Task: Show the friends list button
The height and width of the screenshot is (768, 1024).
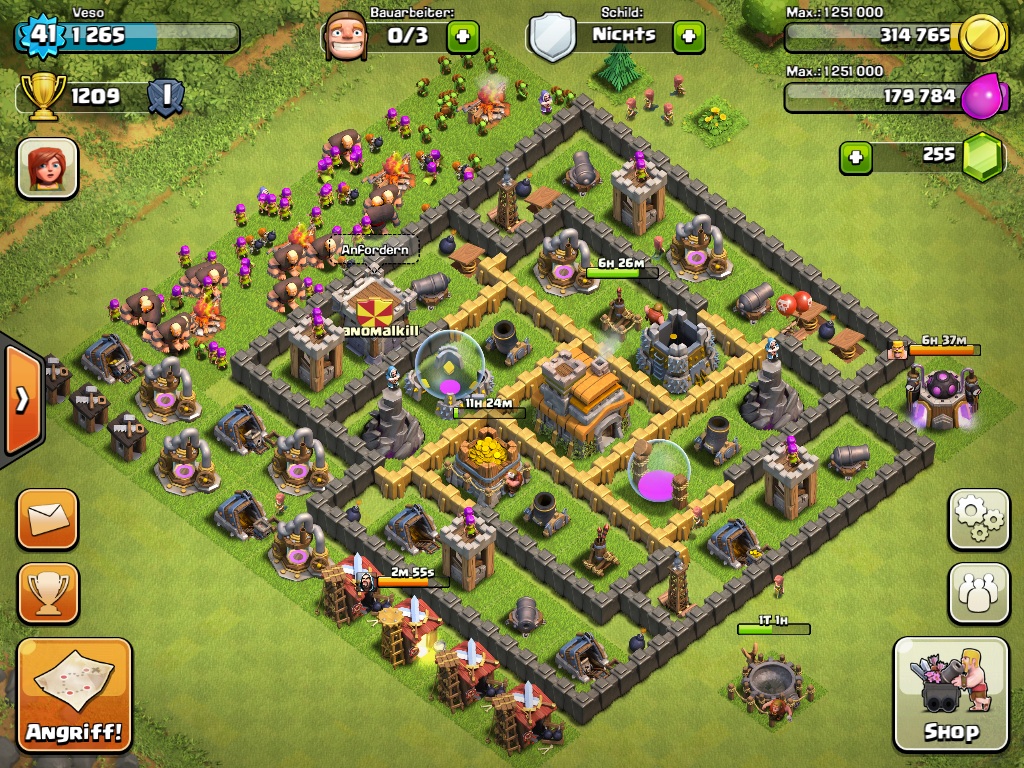Action: coord(979,594)
